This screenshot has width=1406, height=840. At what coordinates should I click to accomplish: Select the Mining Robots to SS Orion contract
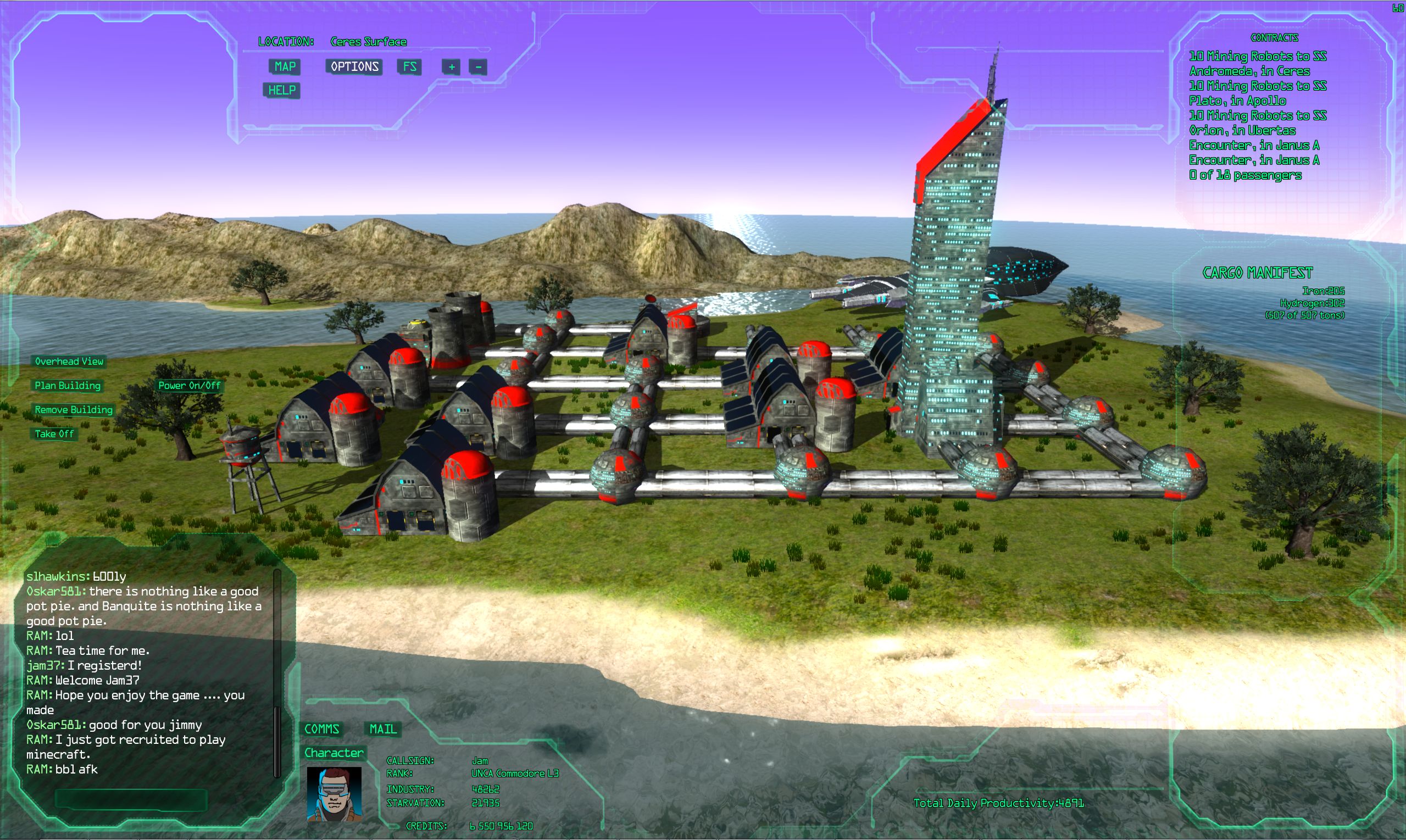pyautogui.click(x=1257, y=123)
